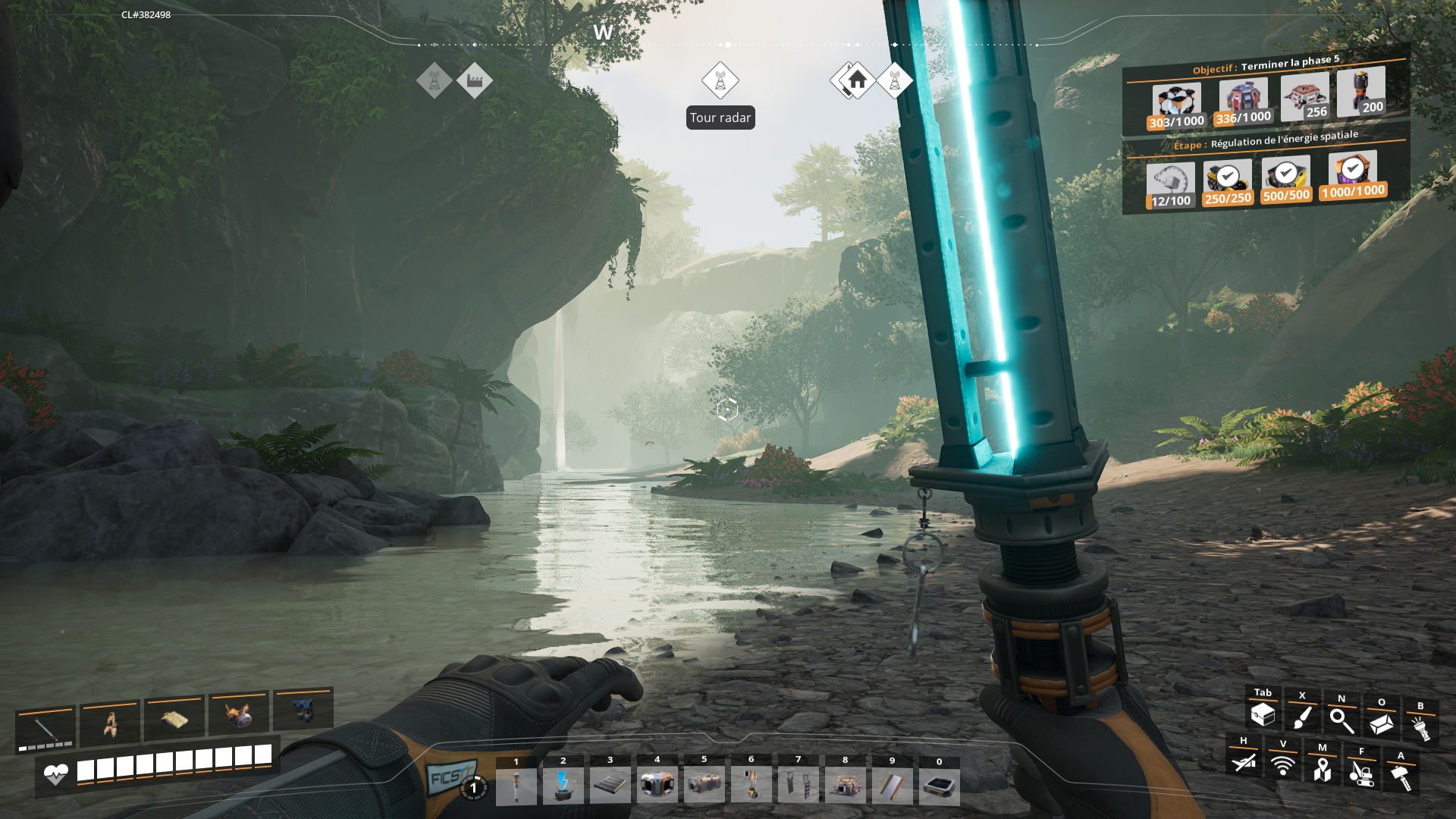
Task: Open the map with the pin icon
Action: (x=1322, y=770)
